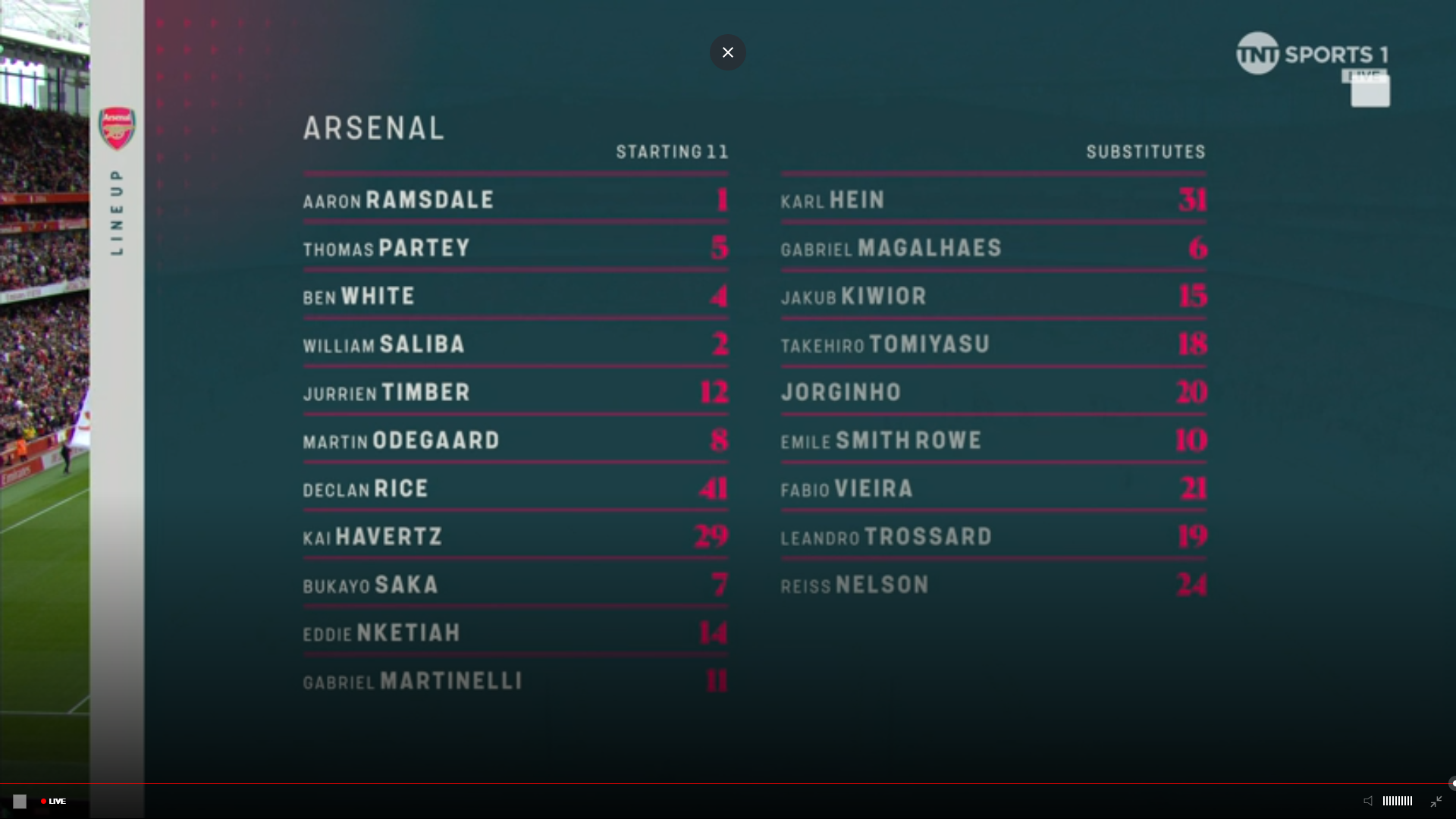Mute audio with the speaker icon
This screenshot has height=819, width=1456.
click(1368, 801)
